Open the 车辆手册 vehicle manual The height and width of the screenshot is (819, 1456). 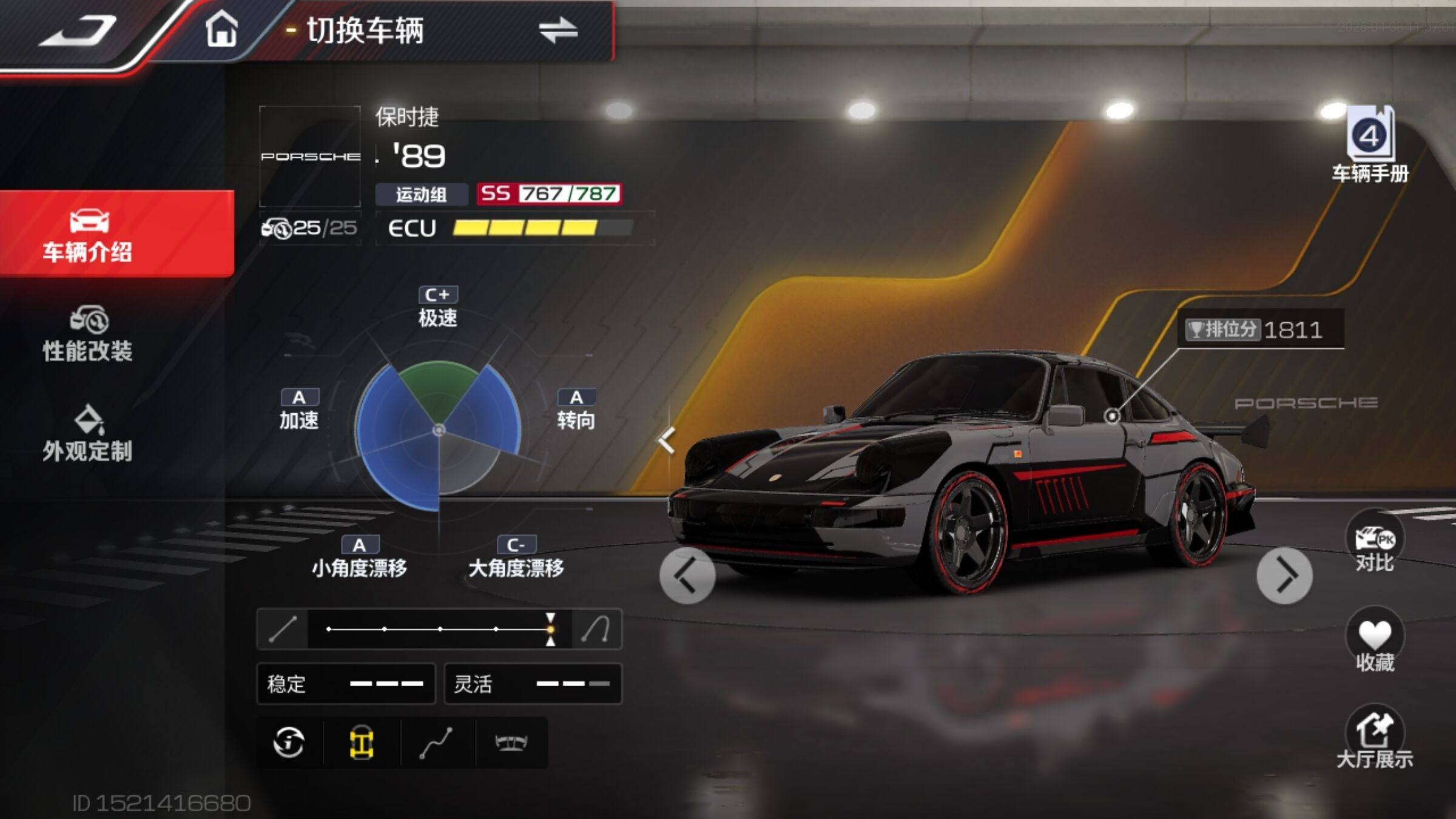pos(1370,144)
